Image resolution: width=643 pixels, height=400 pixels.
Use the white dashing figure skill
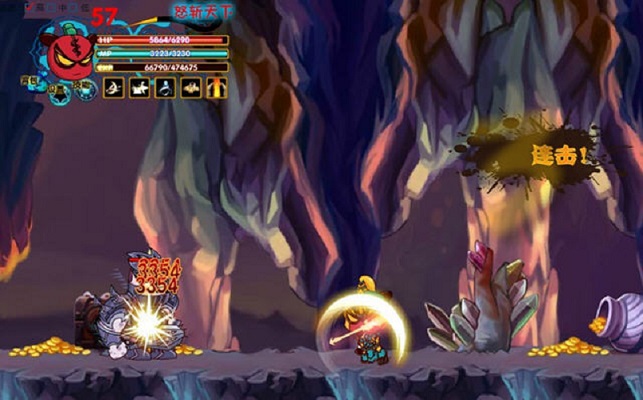[139, 88]
